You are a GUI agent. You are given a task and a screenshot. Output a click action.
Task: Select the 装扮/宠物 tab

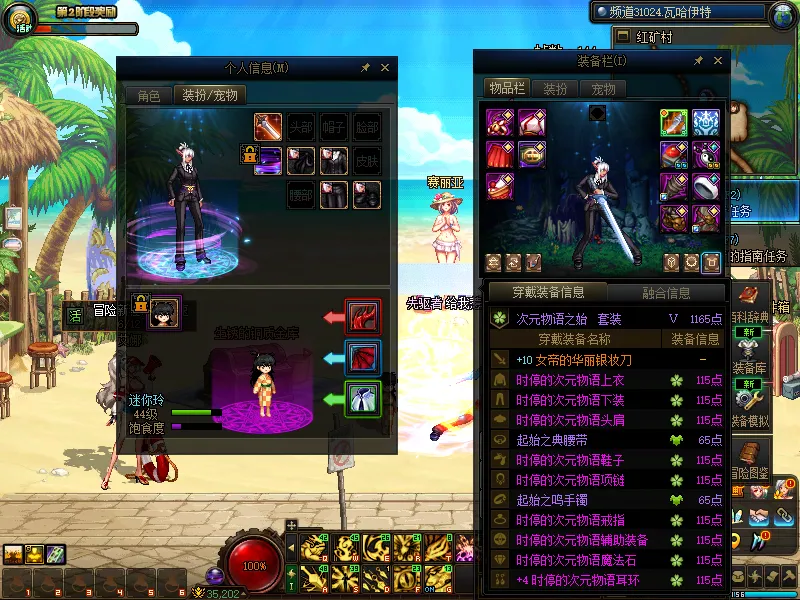(209, 96)
